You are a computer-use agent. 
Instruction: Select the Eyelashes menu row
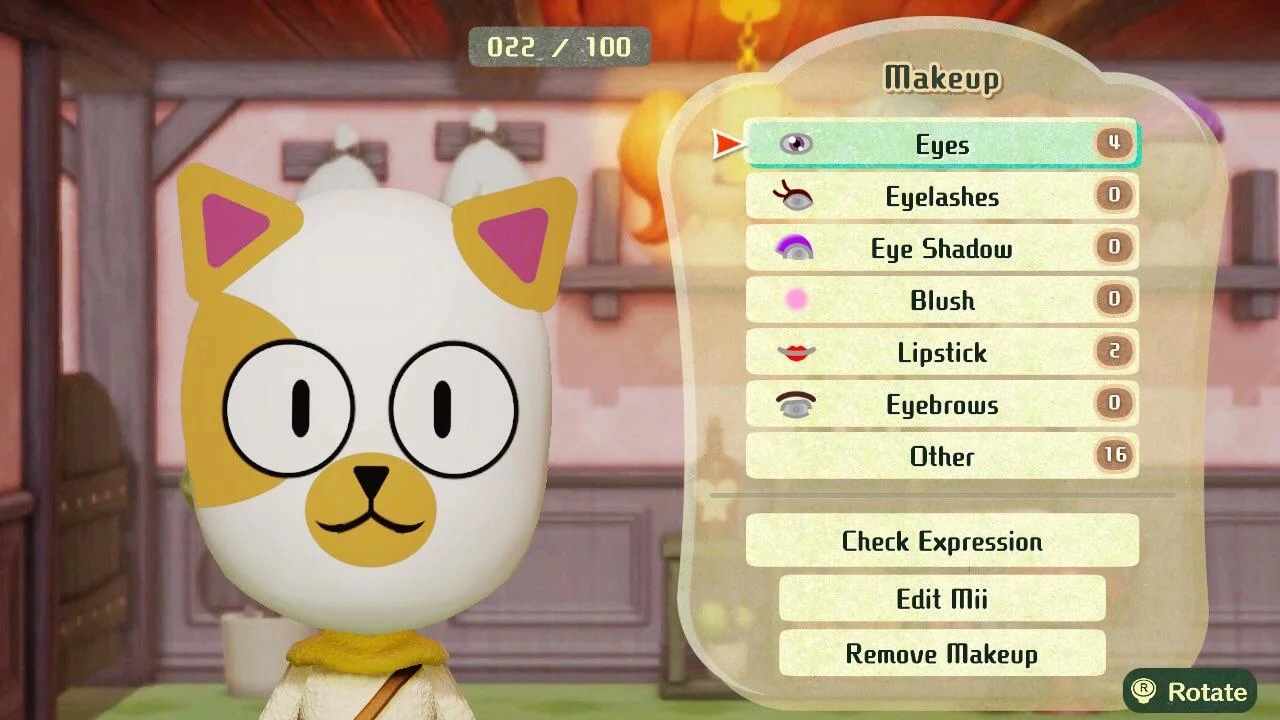click(x=940, y=197)
